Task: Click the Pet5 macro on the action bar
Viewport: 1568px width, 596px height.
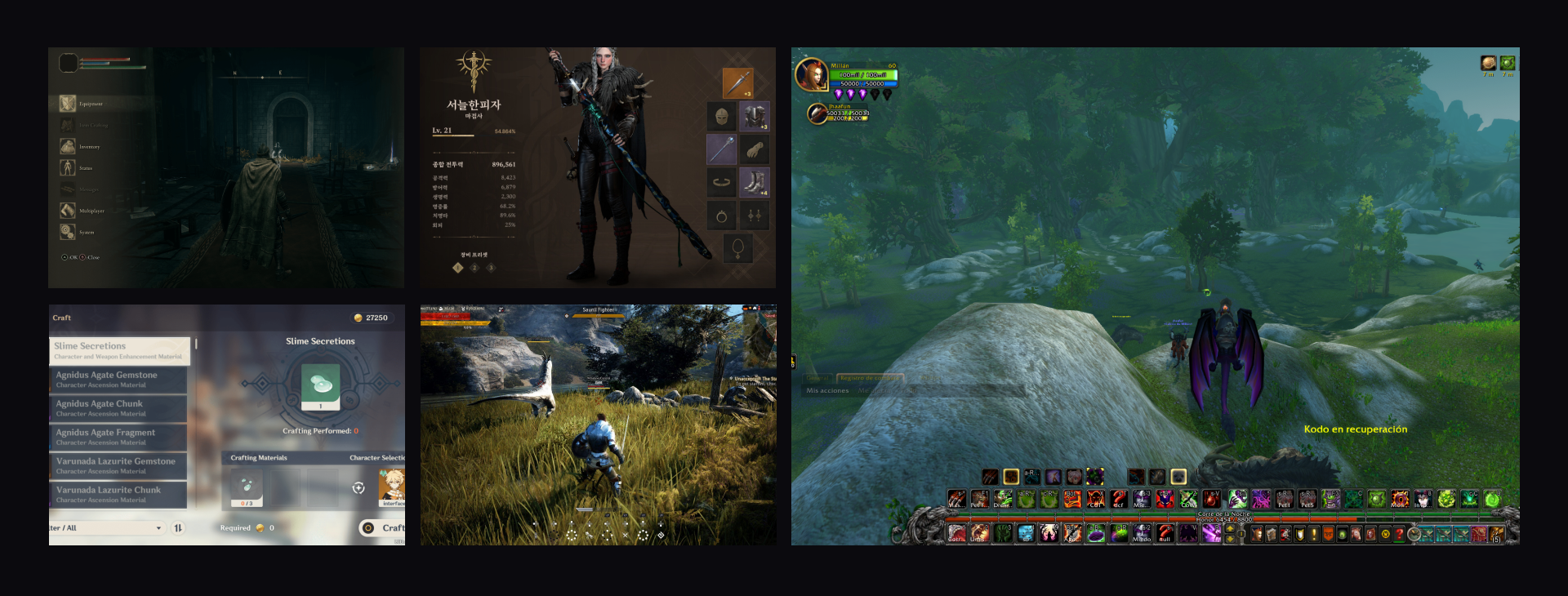Action: click(1306, 499)
